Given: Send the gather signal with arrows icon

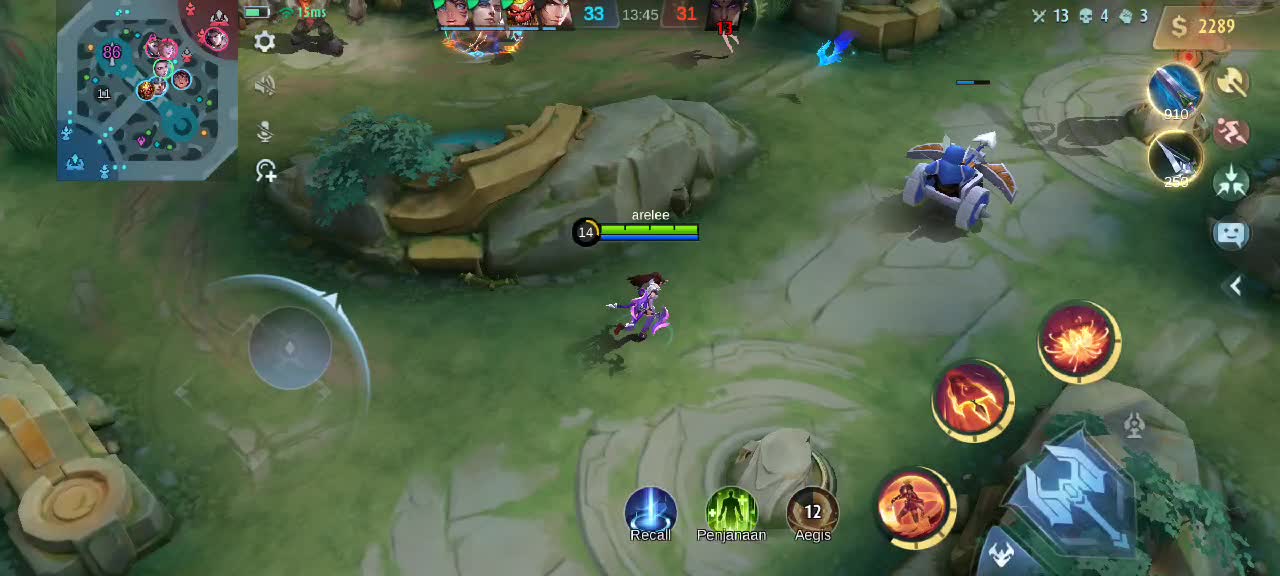Looking at the screenshot, I should click(x=1232, y=182).
